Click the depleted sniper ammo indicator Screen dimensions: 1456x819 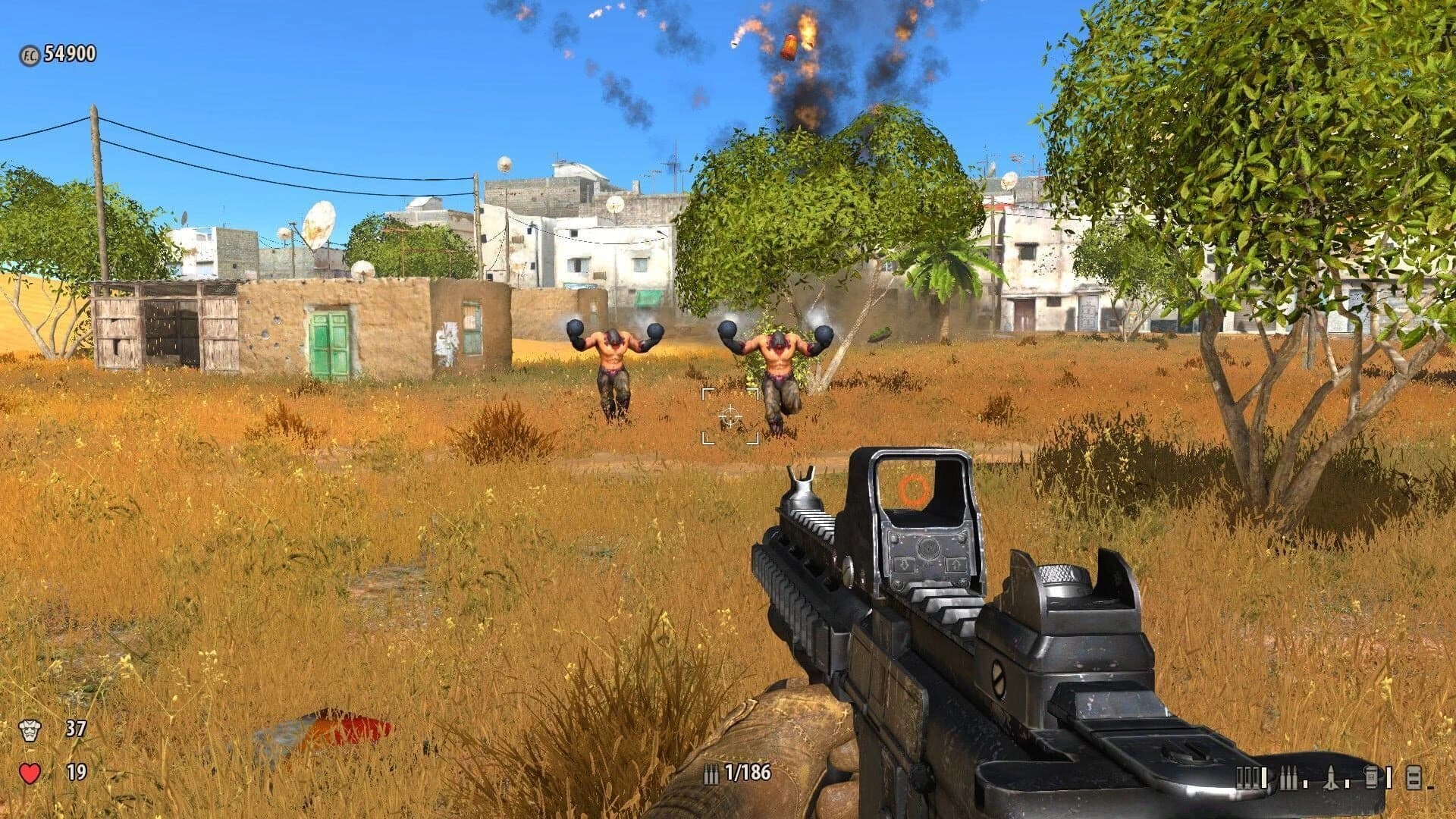coord(1306,783)
